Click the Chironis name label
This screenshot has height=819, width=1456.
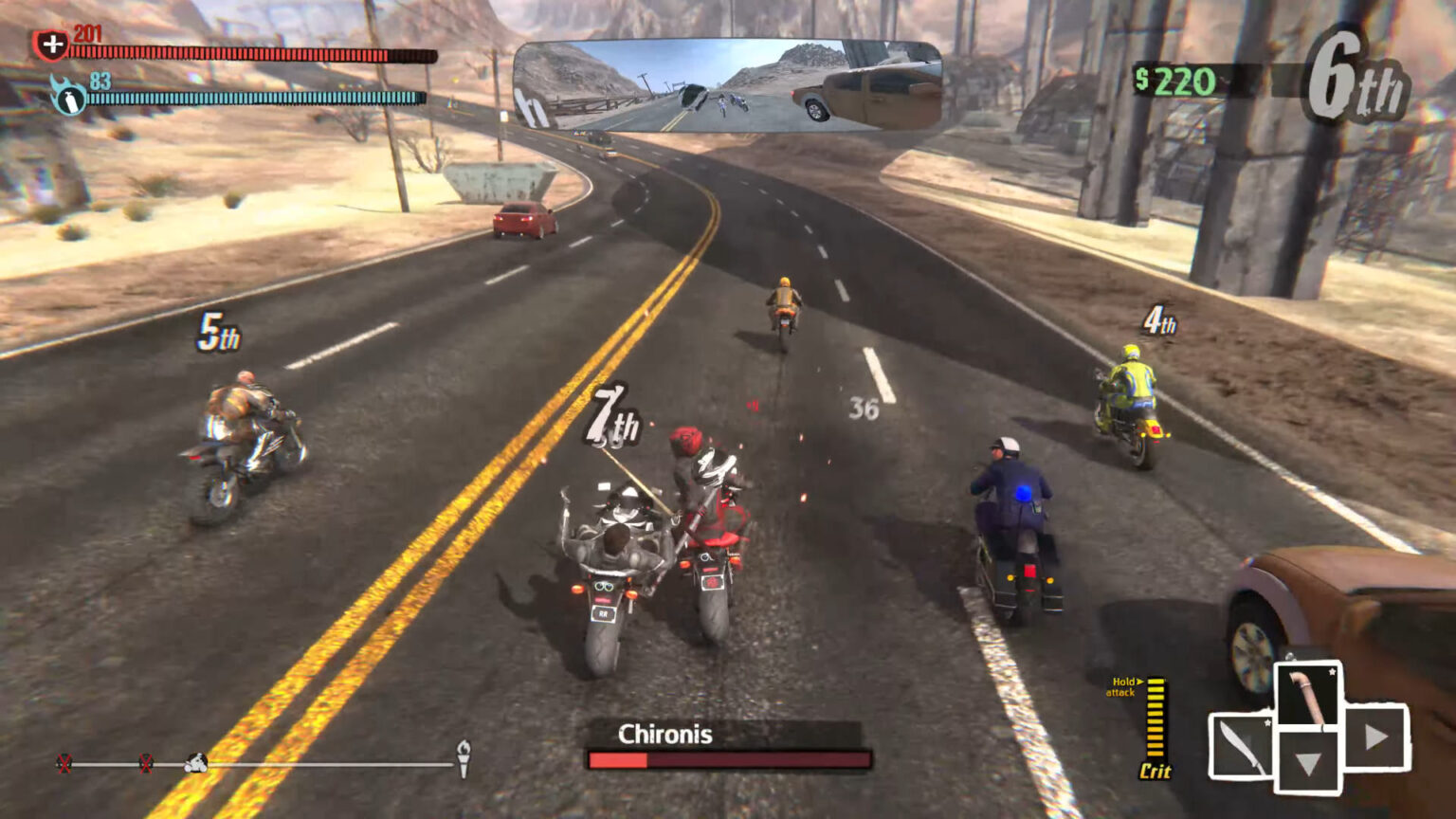click(665, 734)
